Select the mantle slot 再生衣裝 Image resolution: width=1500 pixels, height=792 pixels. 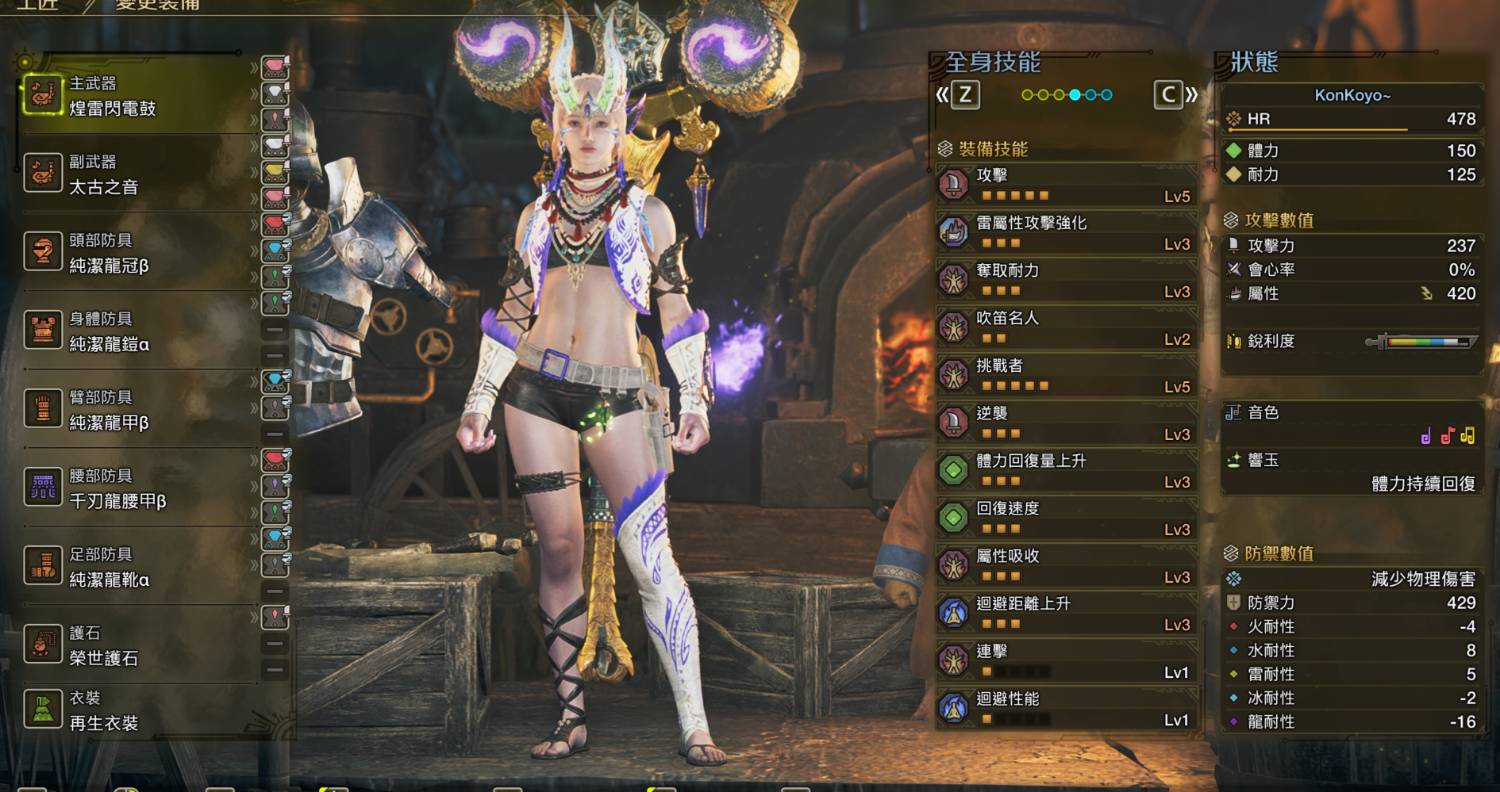pos(135,710)
